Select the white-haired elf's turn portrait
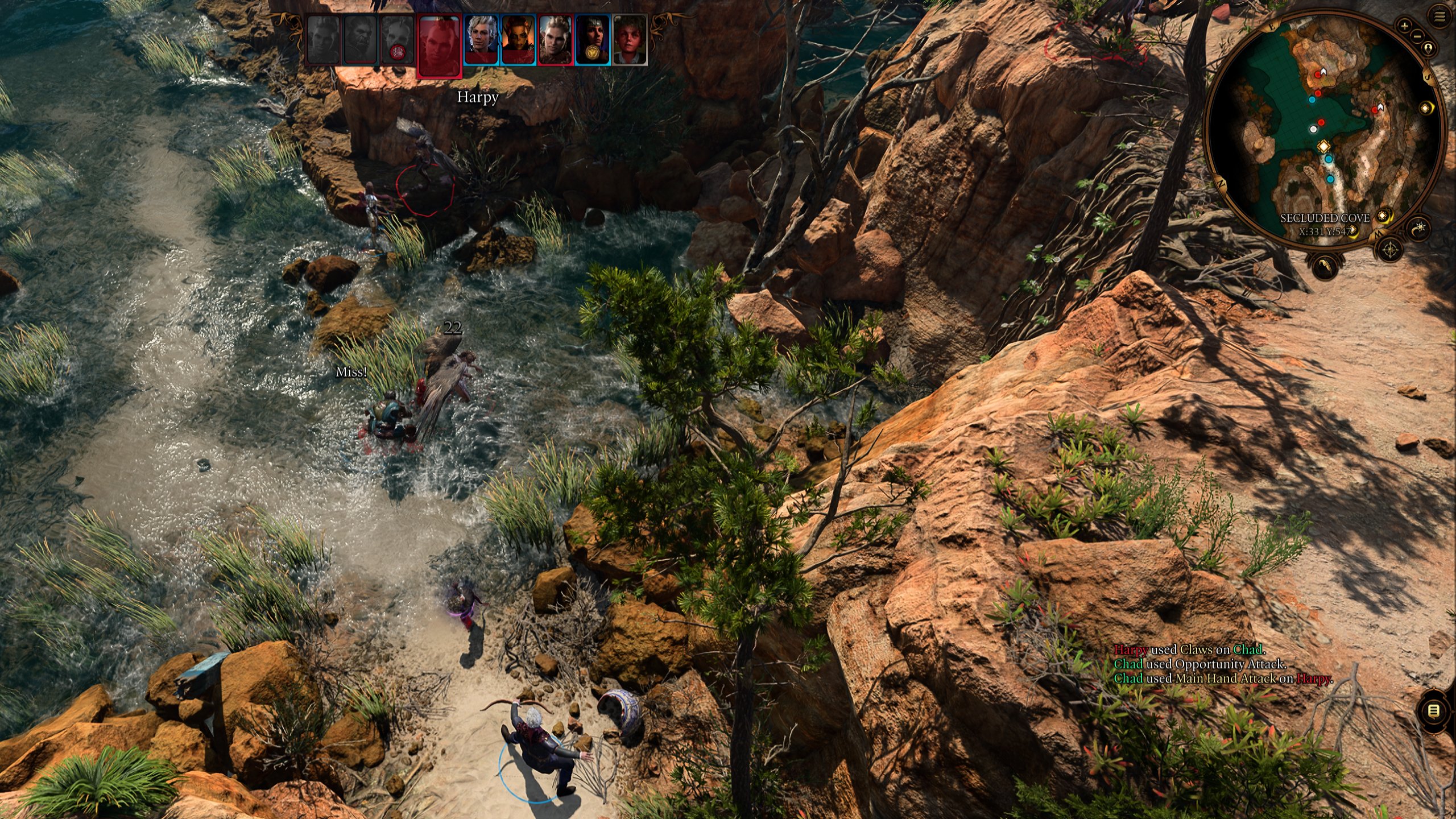Image resolution: width=1456 pixels, height=819 pixels. [481, 39]
